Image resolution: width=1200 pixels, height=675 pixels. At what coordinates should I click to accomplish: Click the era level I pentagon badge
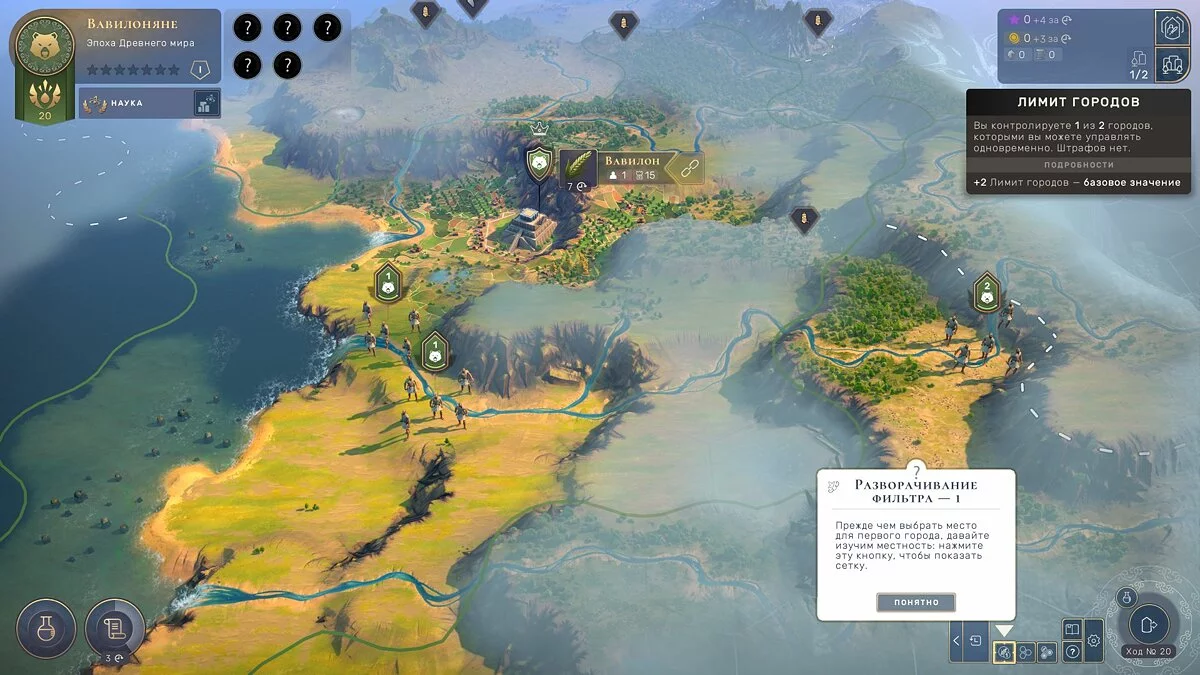[200, 70]
